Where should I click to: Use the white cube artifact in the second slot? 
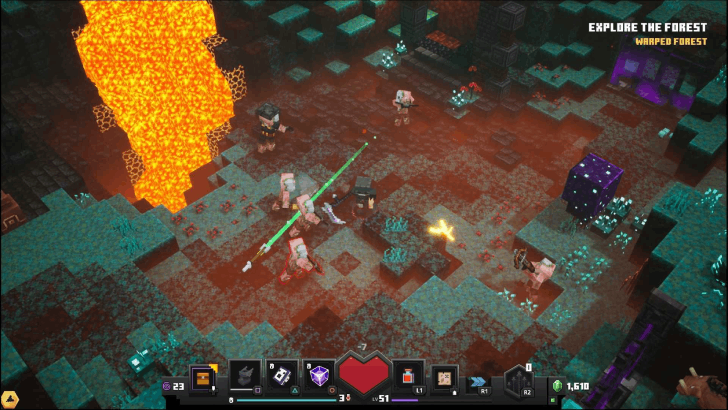283,375
